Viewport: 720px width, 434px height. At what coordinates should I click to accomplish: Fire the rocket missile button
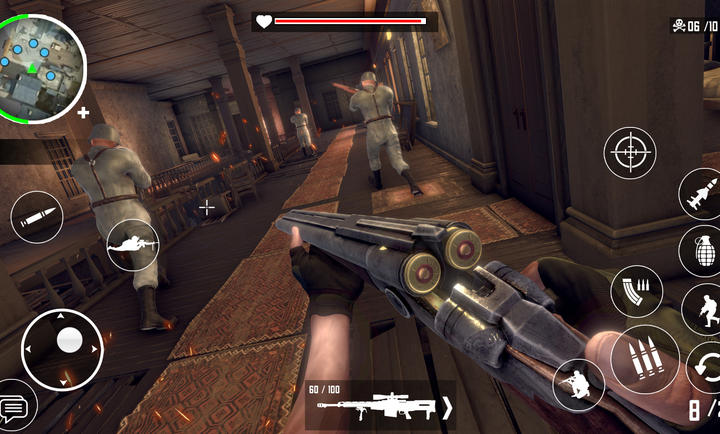point(701,193)
